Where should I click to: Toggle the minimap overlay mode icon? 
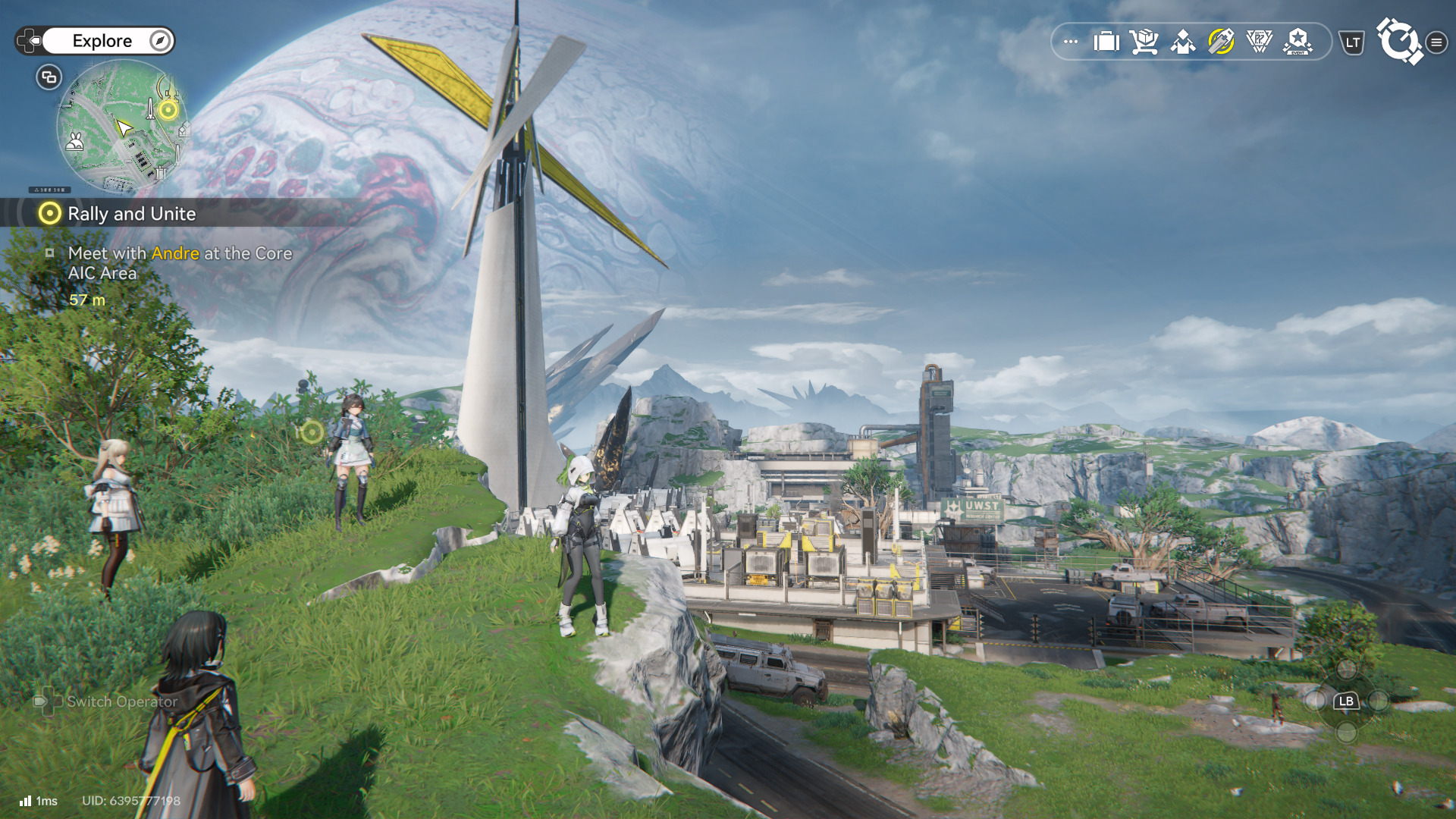(48, 77)
